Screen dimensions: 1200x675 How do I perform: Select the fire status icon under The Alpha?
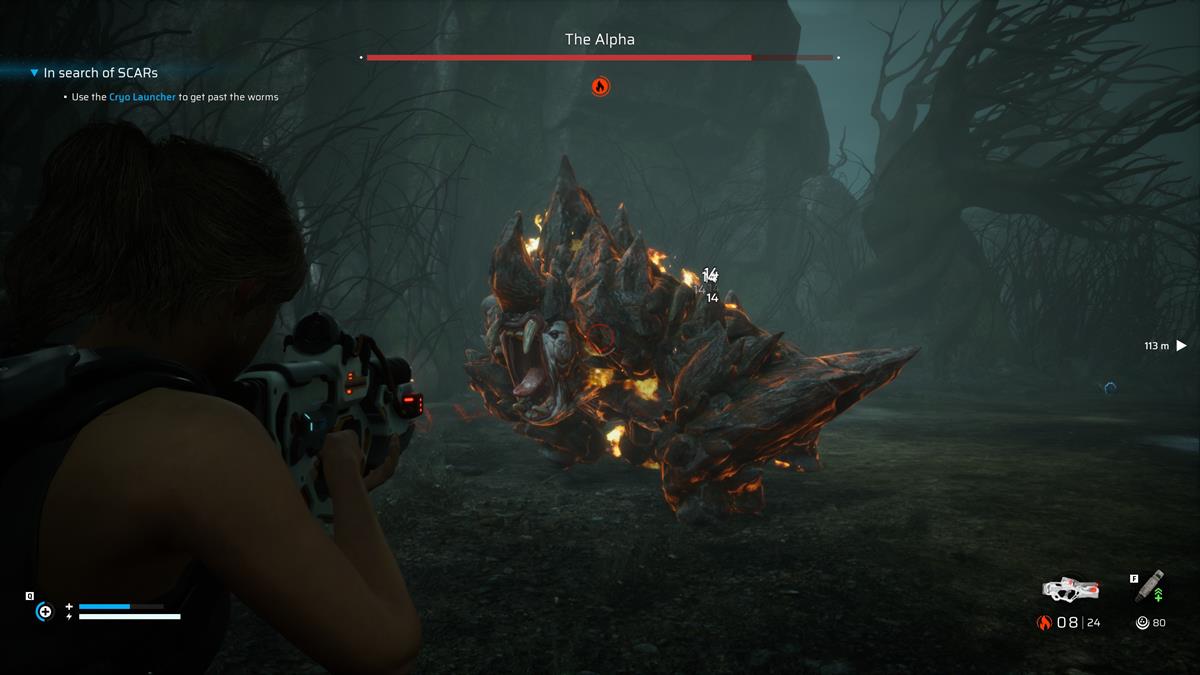(600, 87)
